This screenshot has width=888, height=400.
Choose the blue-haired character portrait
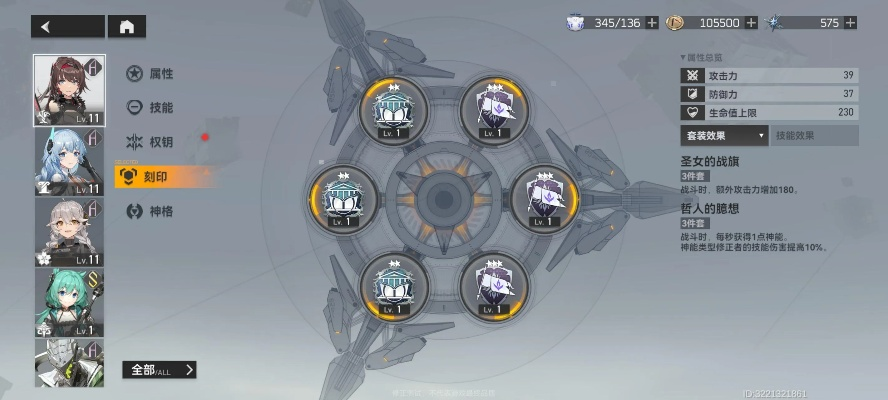(69, 162)
